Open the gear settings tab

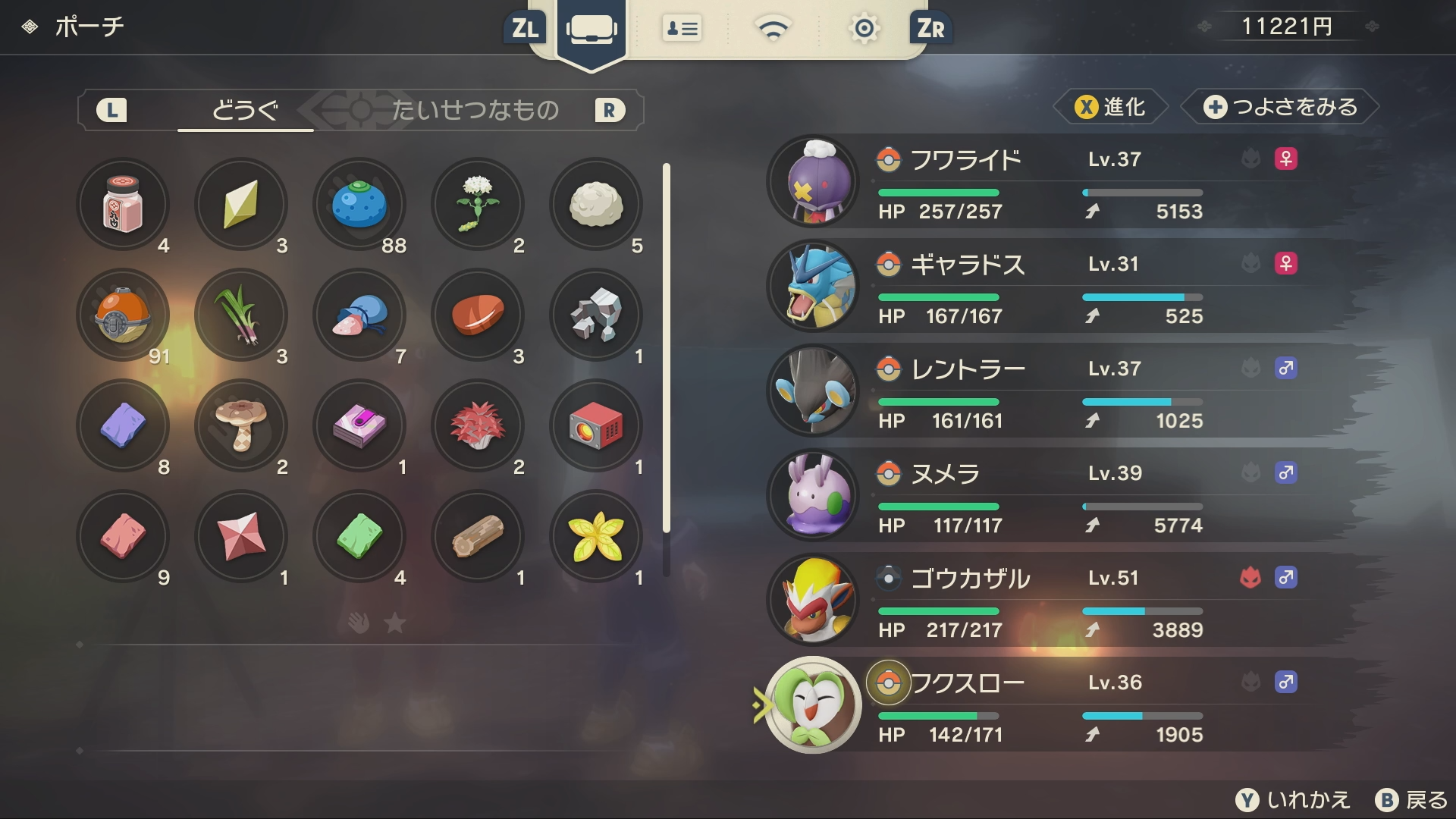pyautogui.click(x=864, y=29)
